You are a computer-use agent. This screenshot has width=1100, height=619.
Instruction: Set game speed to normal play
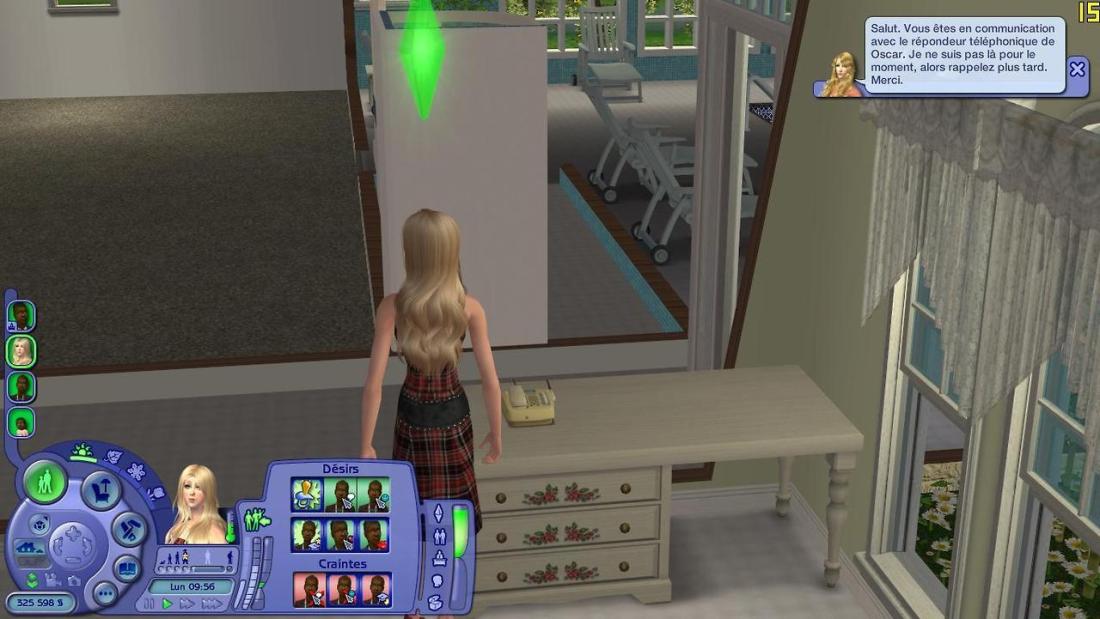167,604
